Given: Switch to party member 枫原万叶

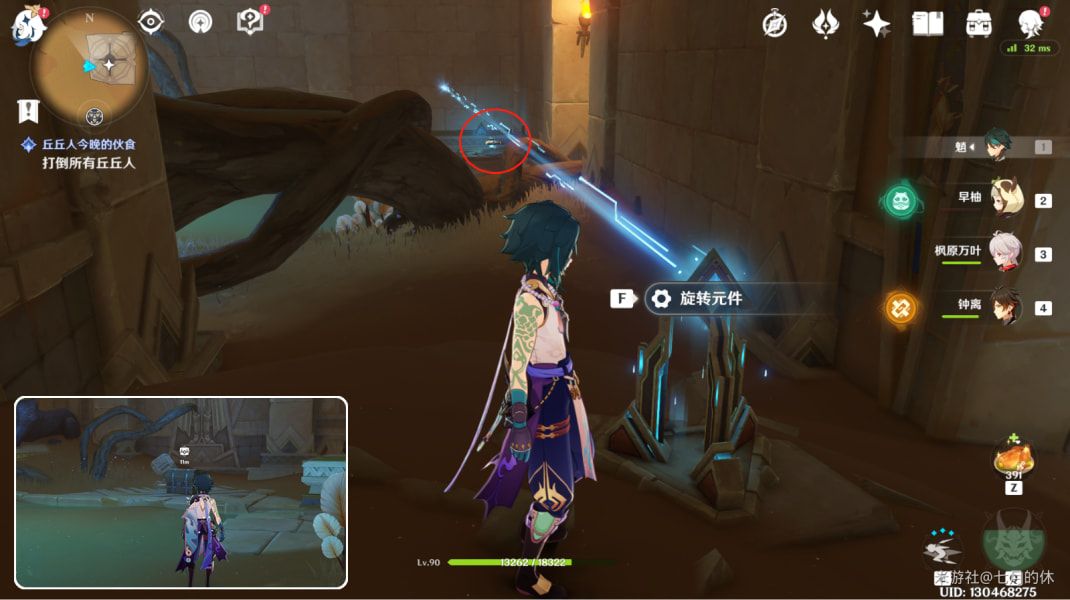Looking at the screenshot, I should click(1005, 252).
